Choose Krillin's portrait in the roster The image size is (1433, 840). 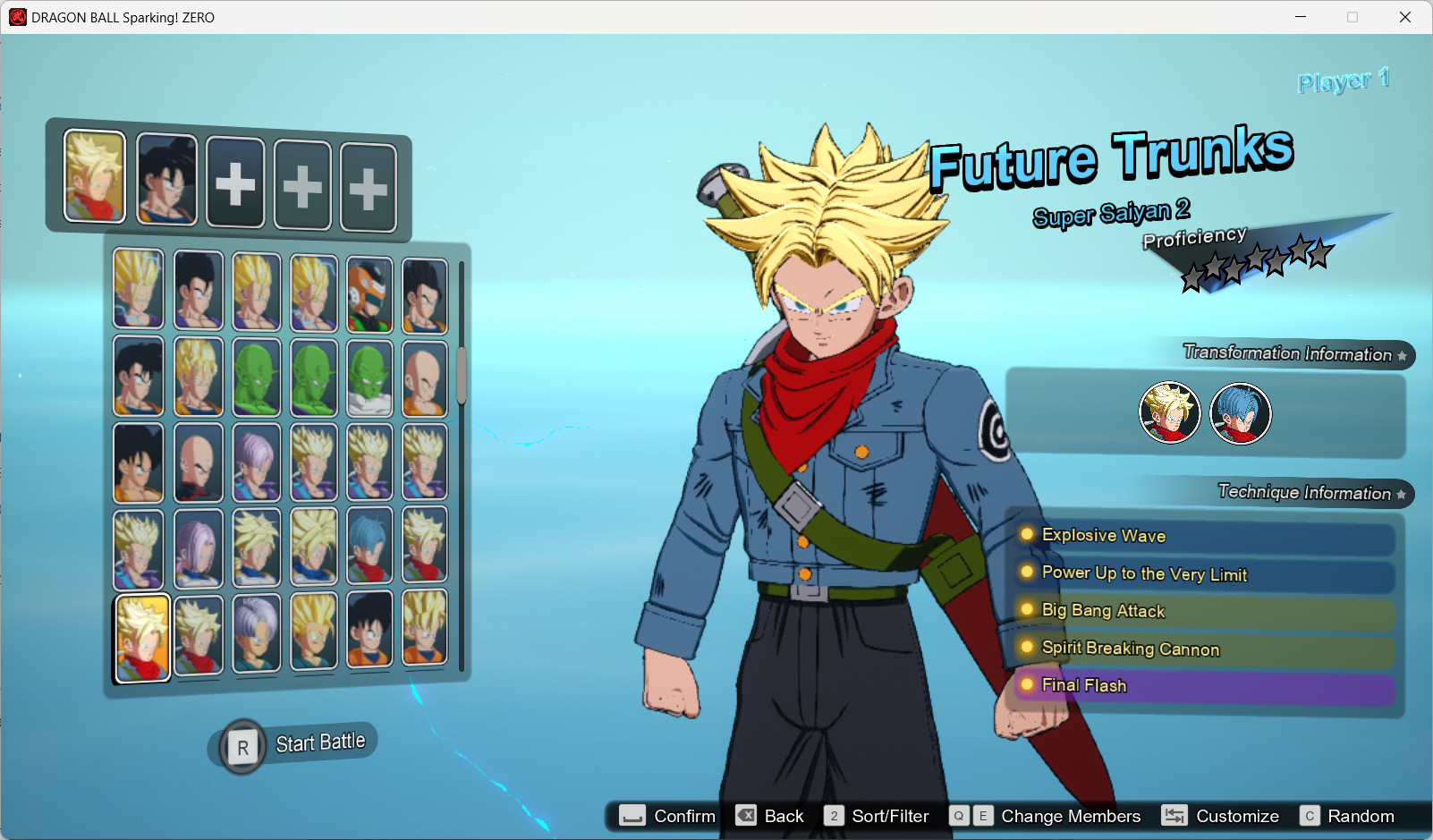tap(425, 376)
